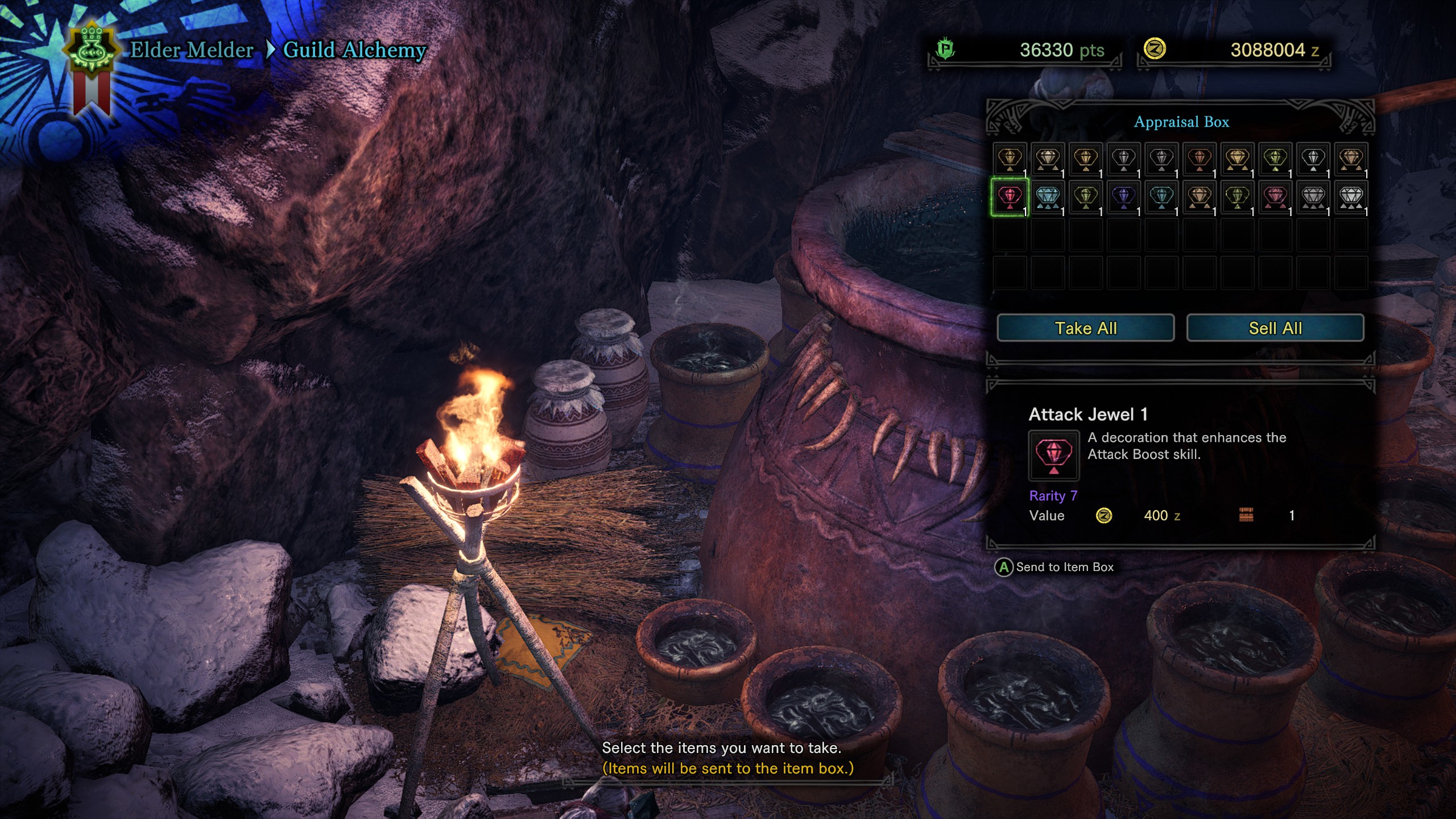
Task: Choose the light blue three-triangle jewel
Action: point(1047,197)
